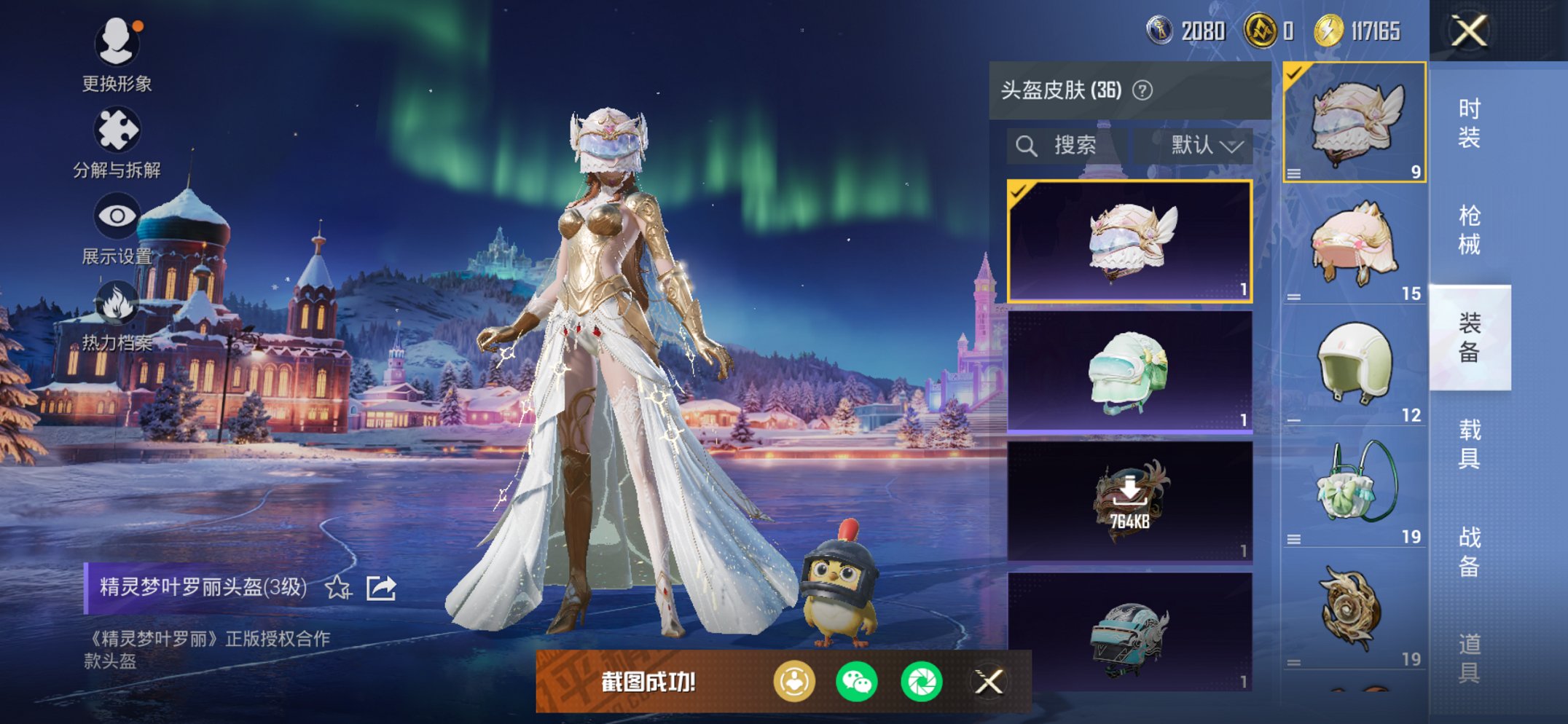This screenshot has height=724, width=1568.
Task: Open the 热力档案 heat archive
Action: [x=117, y=315]
